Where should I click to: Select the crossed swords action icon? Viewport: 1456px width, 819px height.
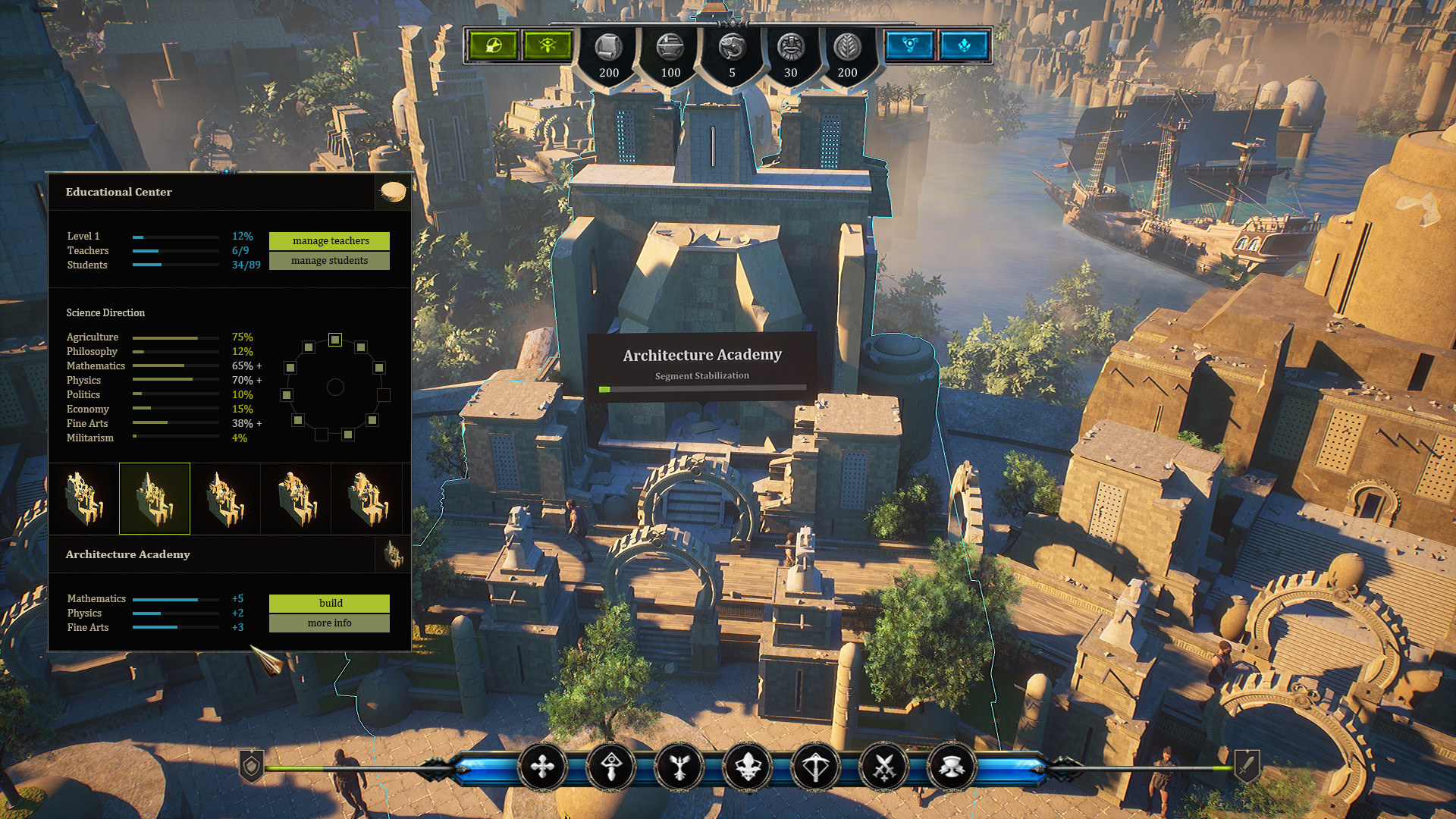coord(884,767)
